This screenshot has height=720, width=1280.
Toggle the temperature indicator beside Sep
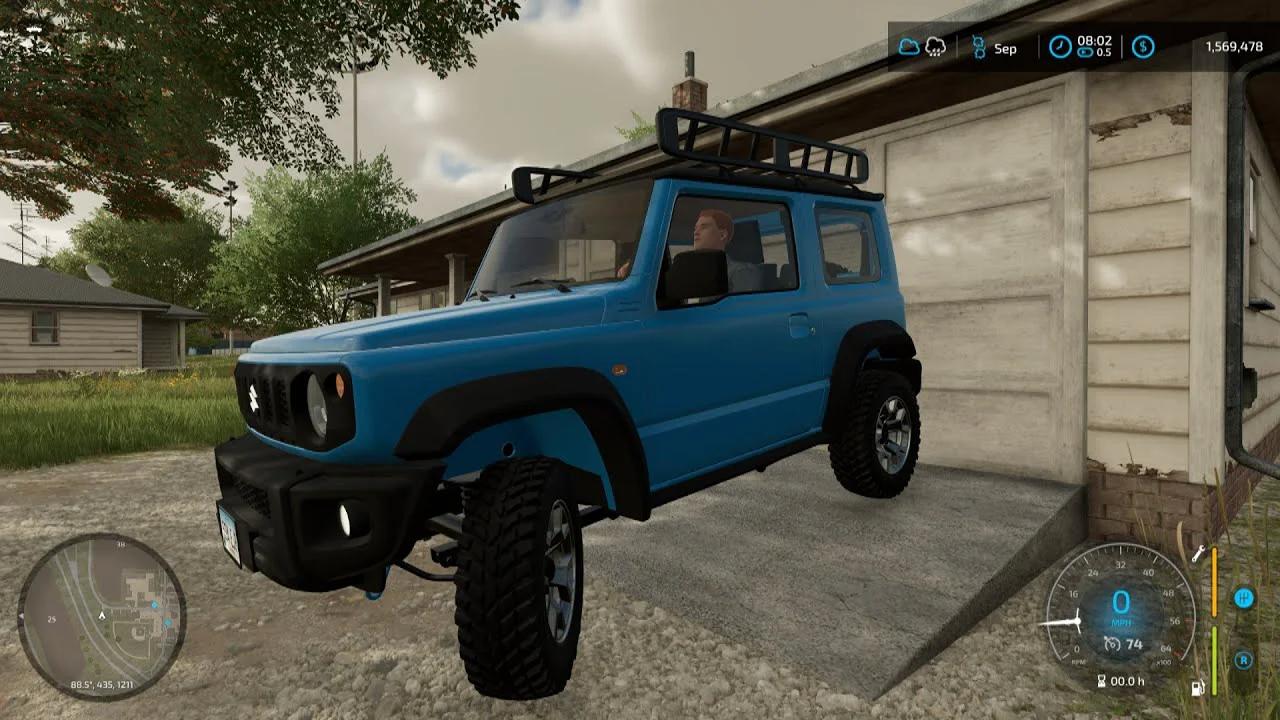pyautogui.click(x=978, y=46)
